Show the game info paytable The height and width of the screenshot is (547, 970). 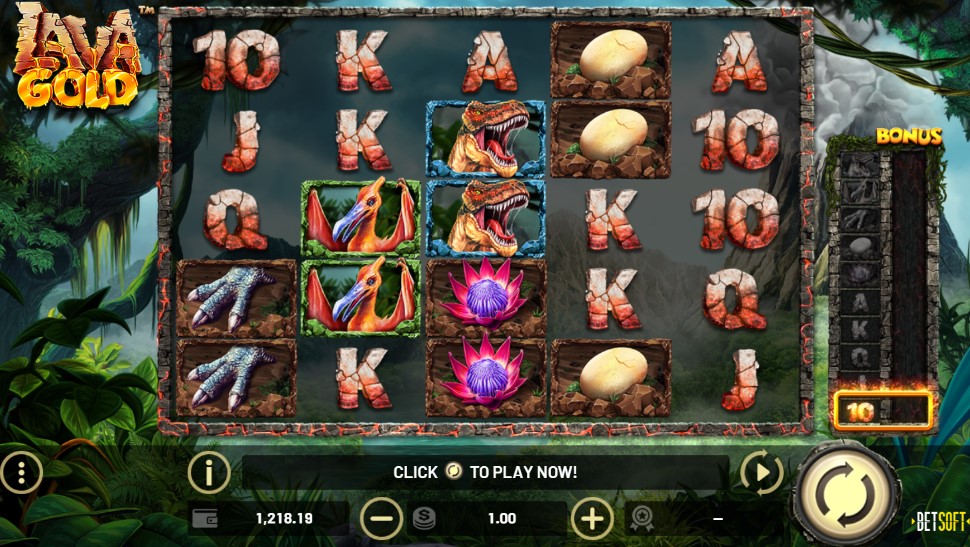[209, 472]
